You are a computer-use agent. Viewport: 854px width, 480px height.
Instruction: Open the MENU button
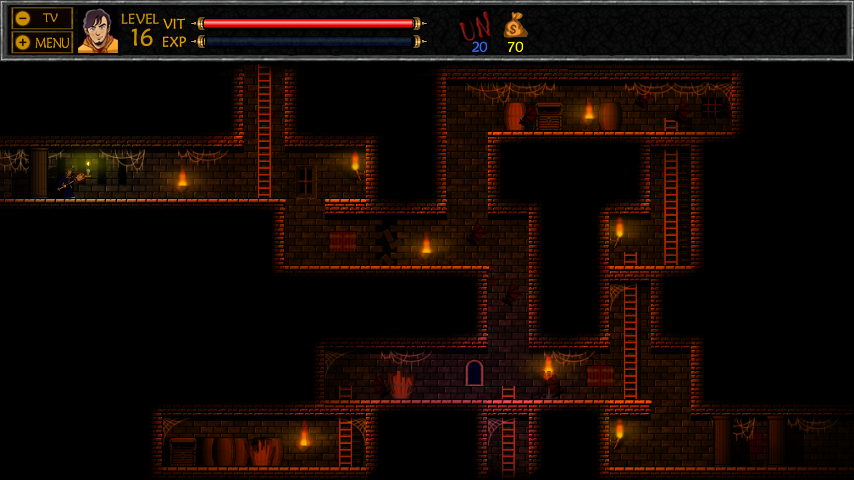pyautogui.click(x=42, y=42)
